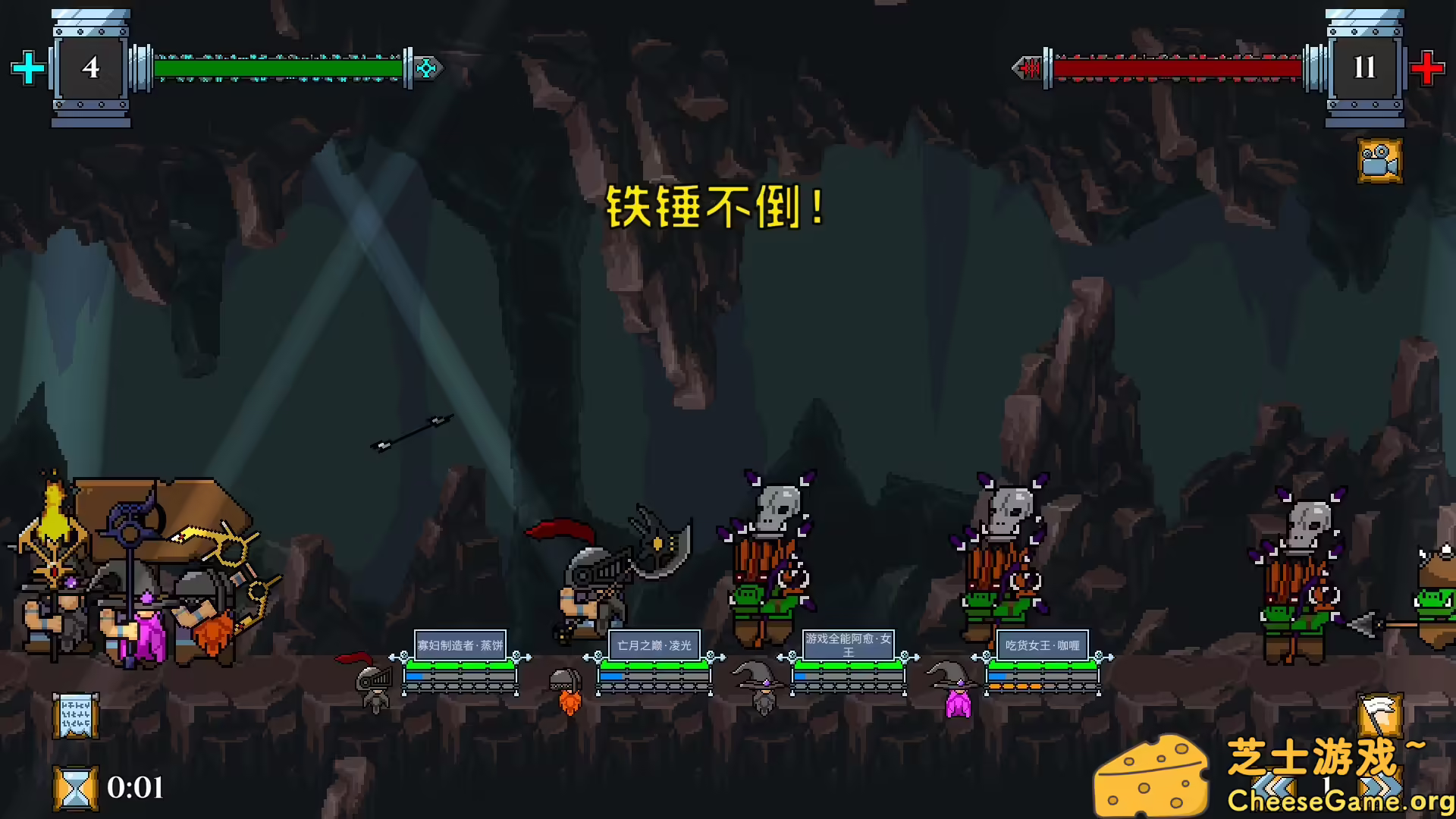Click the left arrow beside page number 1
1456x819 pixels.
1273,786
